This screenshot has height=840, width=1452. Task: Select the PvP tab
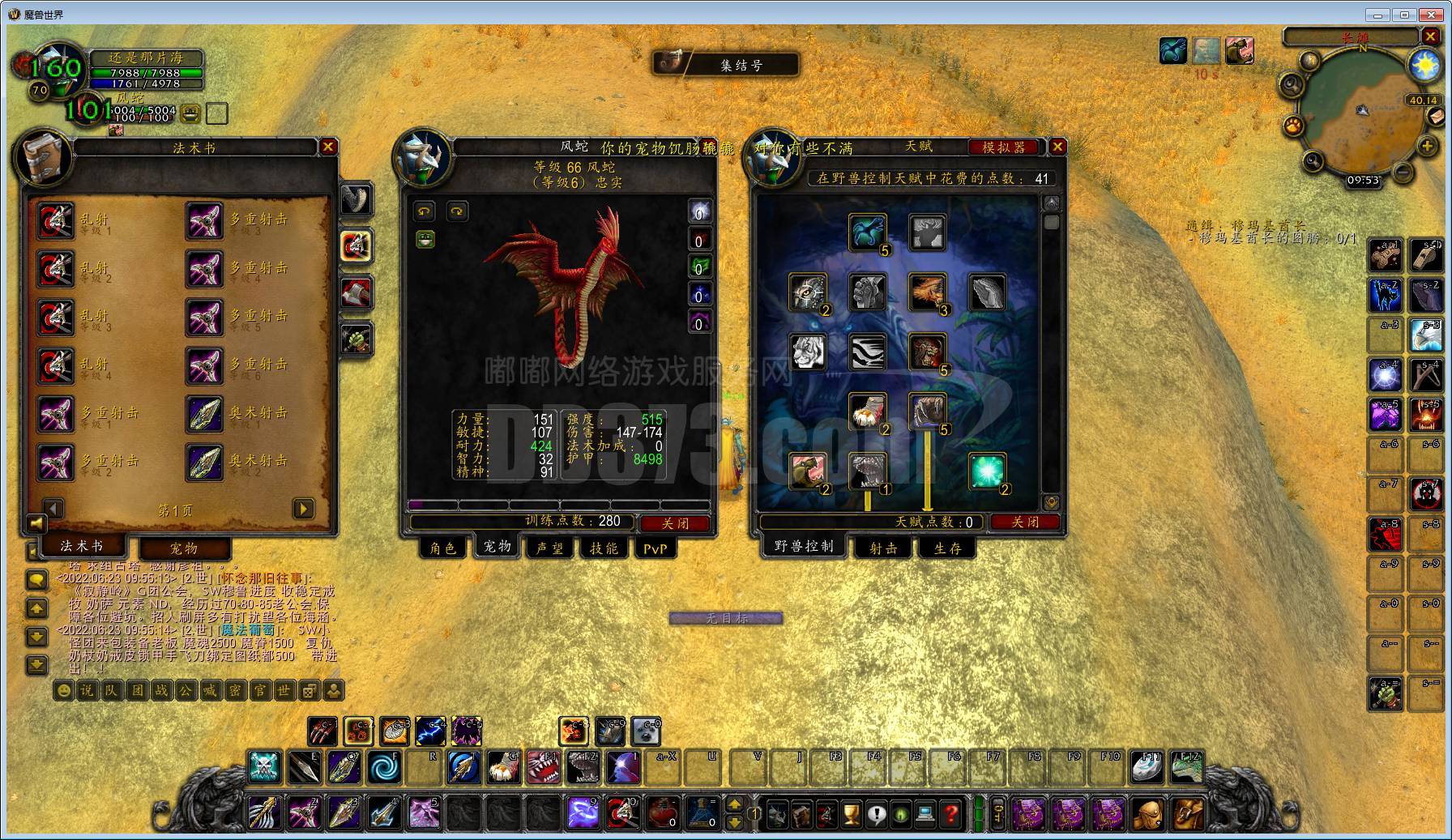655,548
